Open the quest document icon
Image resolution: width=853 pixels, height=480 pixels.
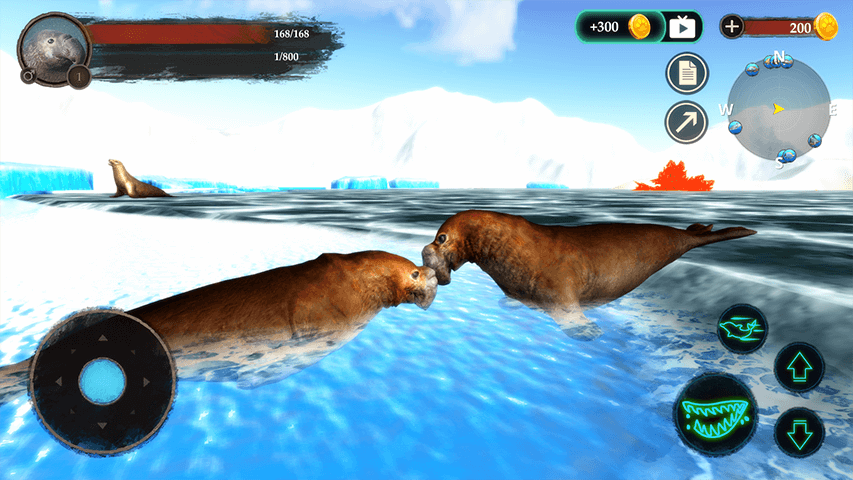pos(687,73)
